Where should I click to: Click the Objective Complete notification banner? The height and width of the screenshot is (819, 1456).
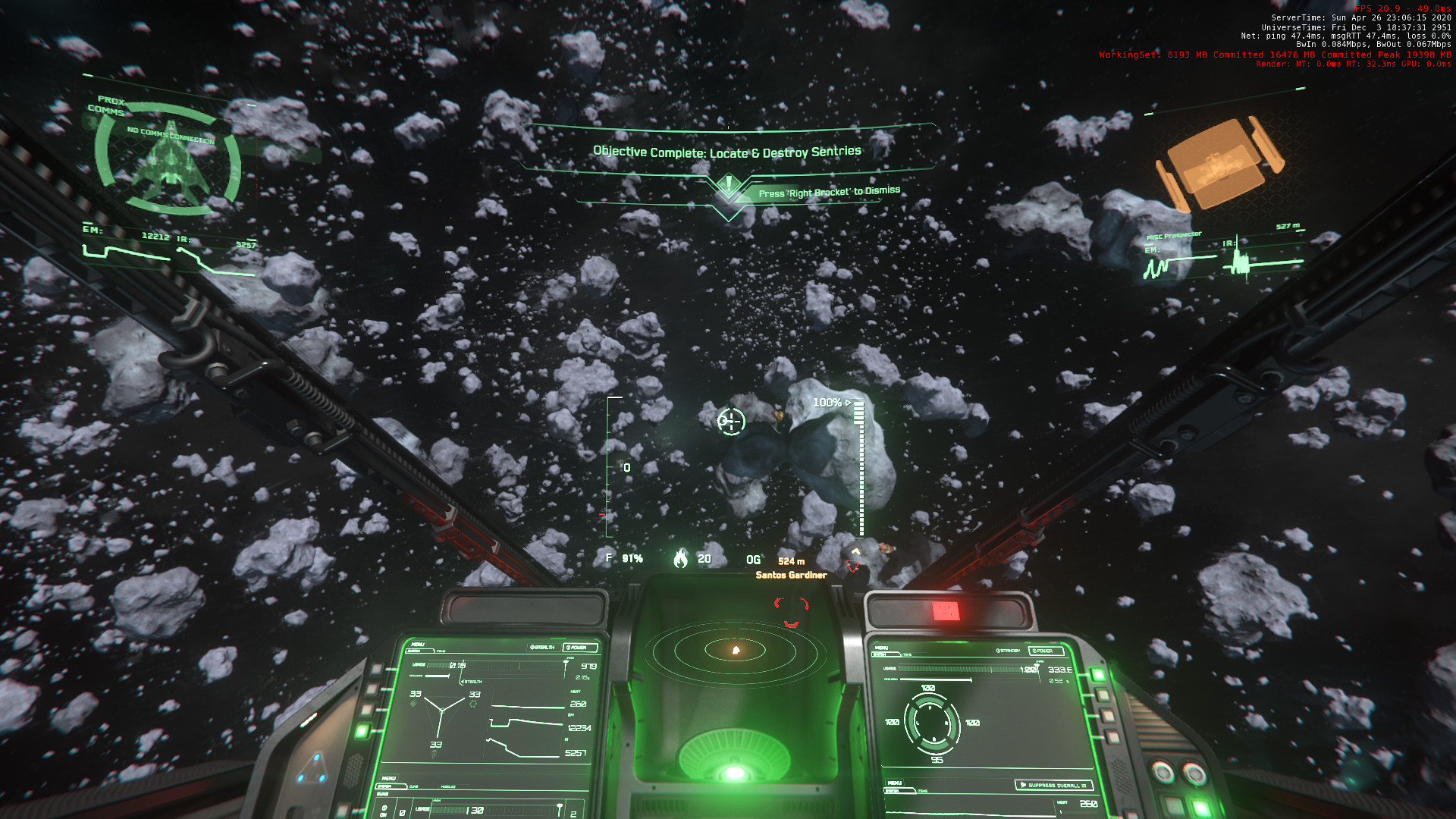(727, 152)
